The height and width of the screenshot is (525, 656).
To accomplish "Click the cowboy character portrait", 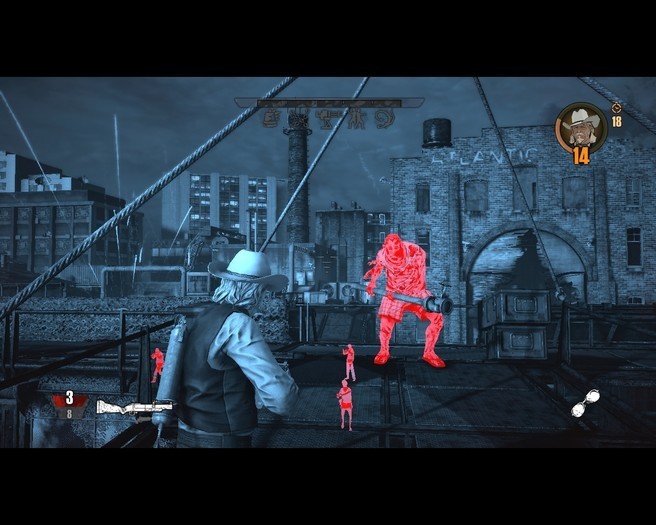I will pos(581,126).
